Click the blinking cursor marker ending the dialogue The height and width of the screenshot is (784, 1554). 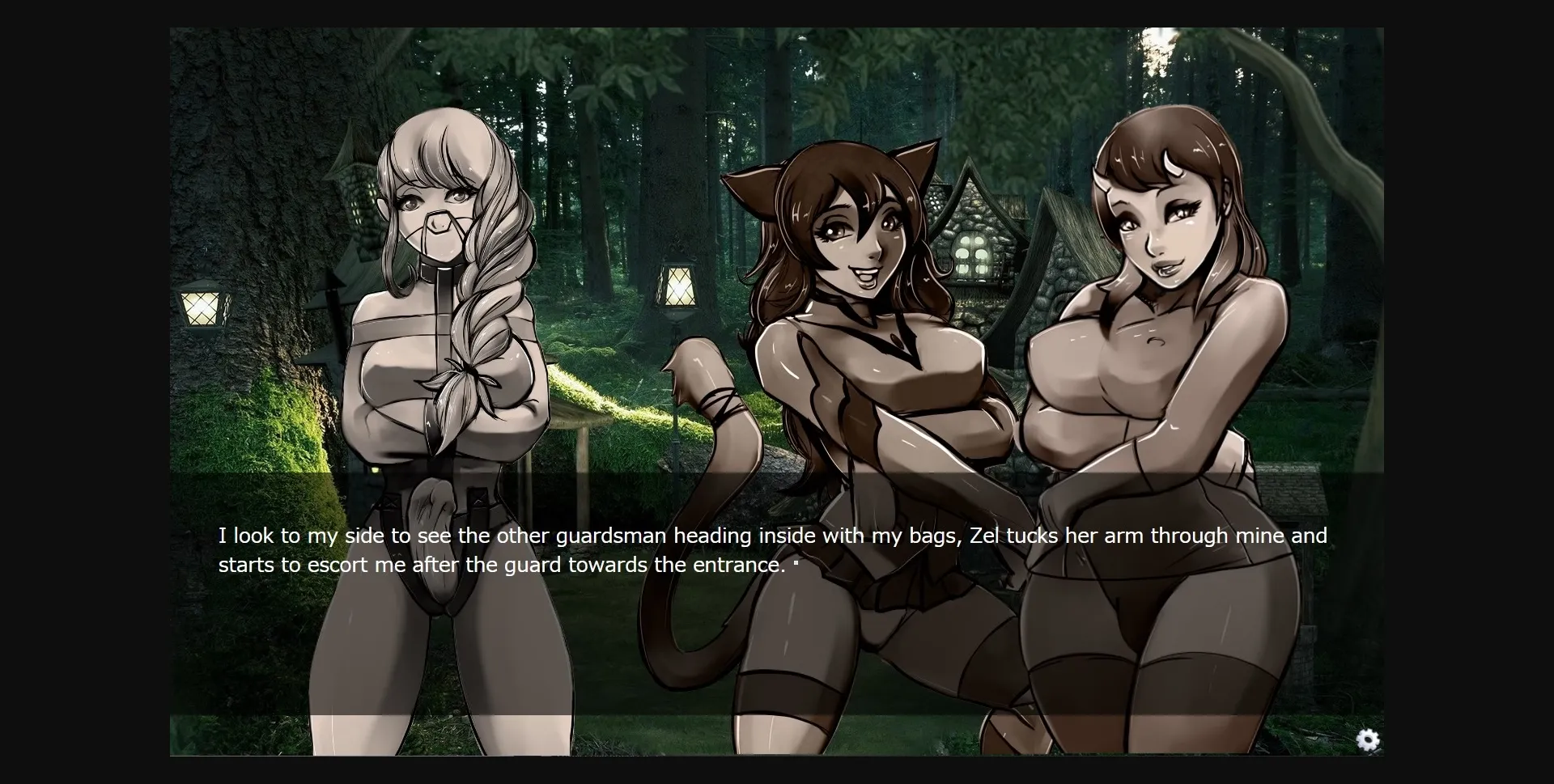pyautogui.click(x=797, y=564)
